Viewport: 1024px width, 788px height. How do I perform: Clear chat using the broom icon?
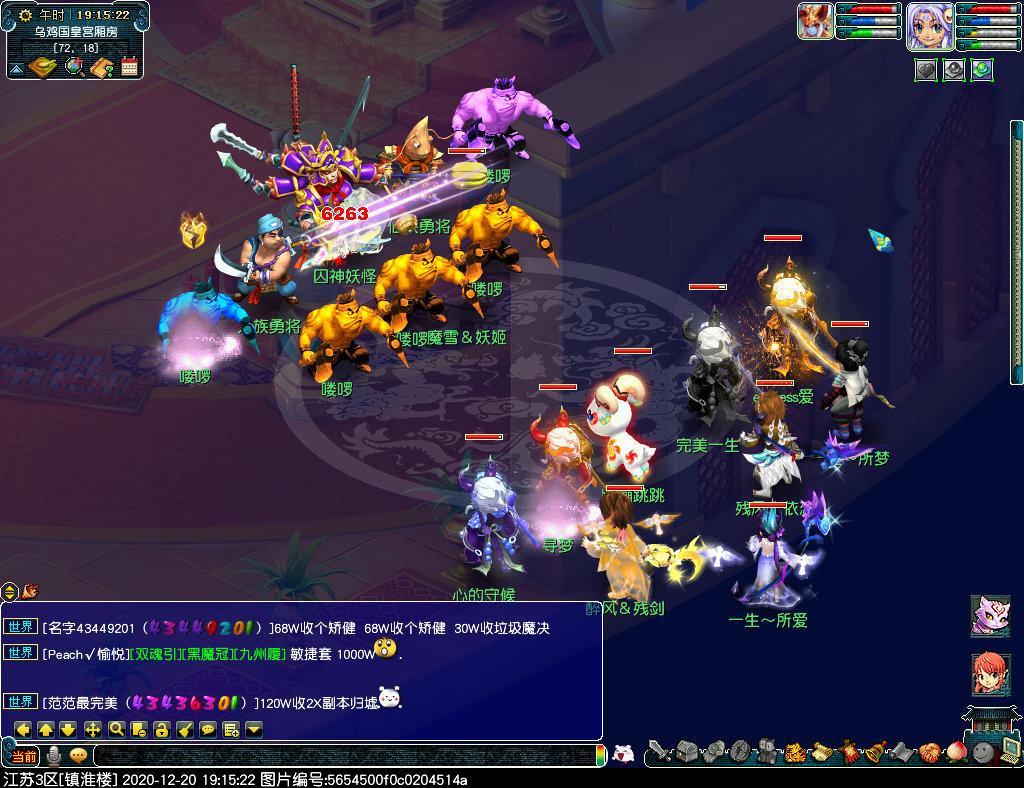pyautogui.click(x=185, y=729)
